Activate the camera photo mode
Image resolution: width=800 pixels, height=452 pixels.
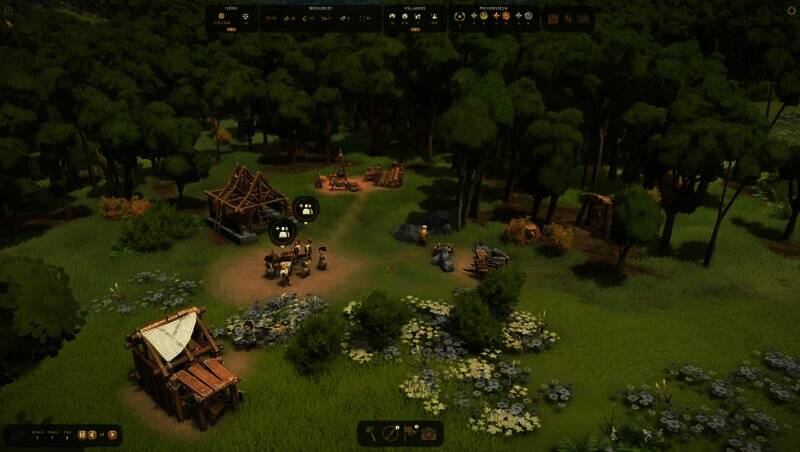(429, 433)
